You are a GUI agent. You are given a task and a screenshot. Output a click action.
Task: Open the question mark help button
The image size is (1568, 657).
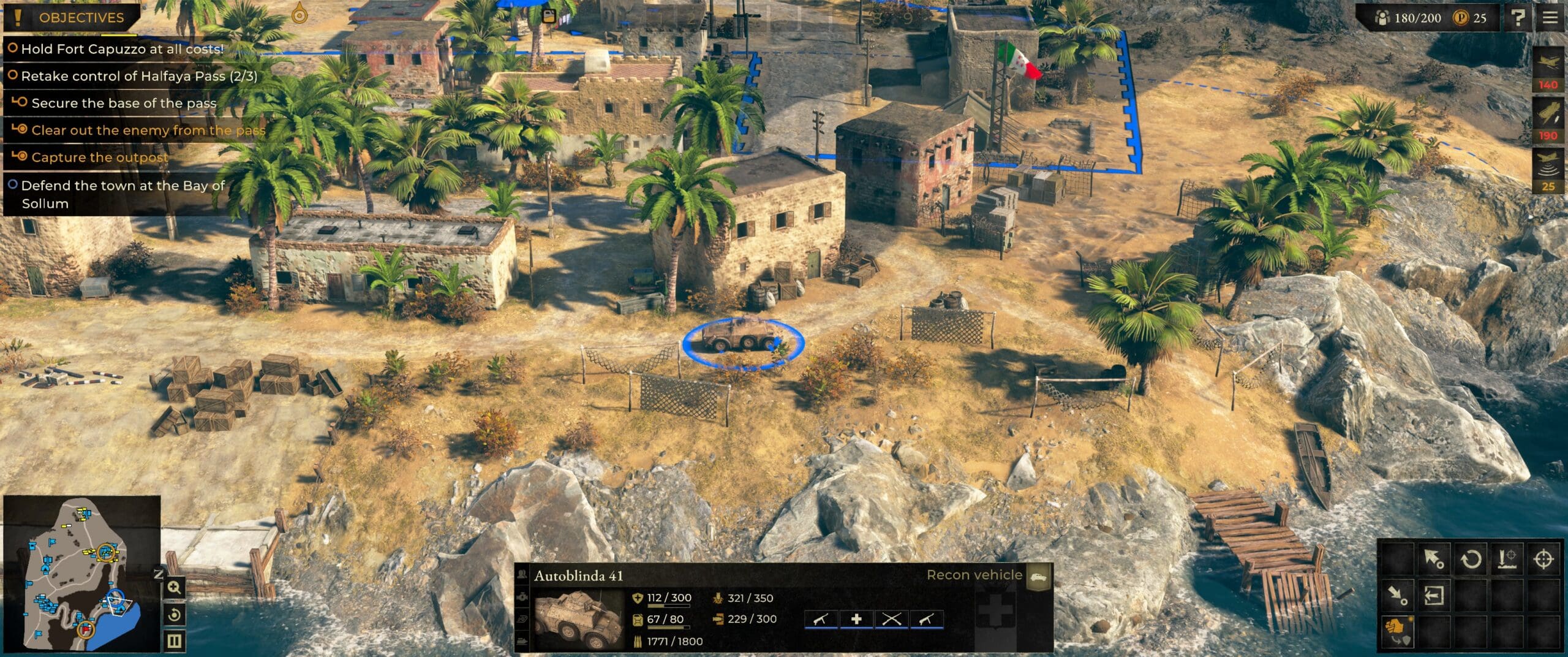1518,18
